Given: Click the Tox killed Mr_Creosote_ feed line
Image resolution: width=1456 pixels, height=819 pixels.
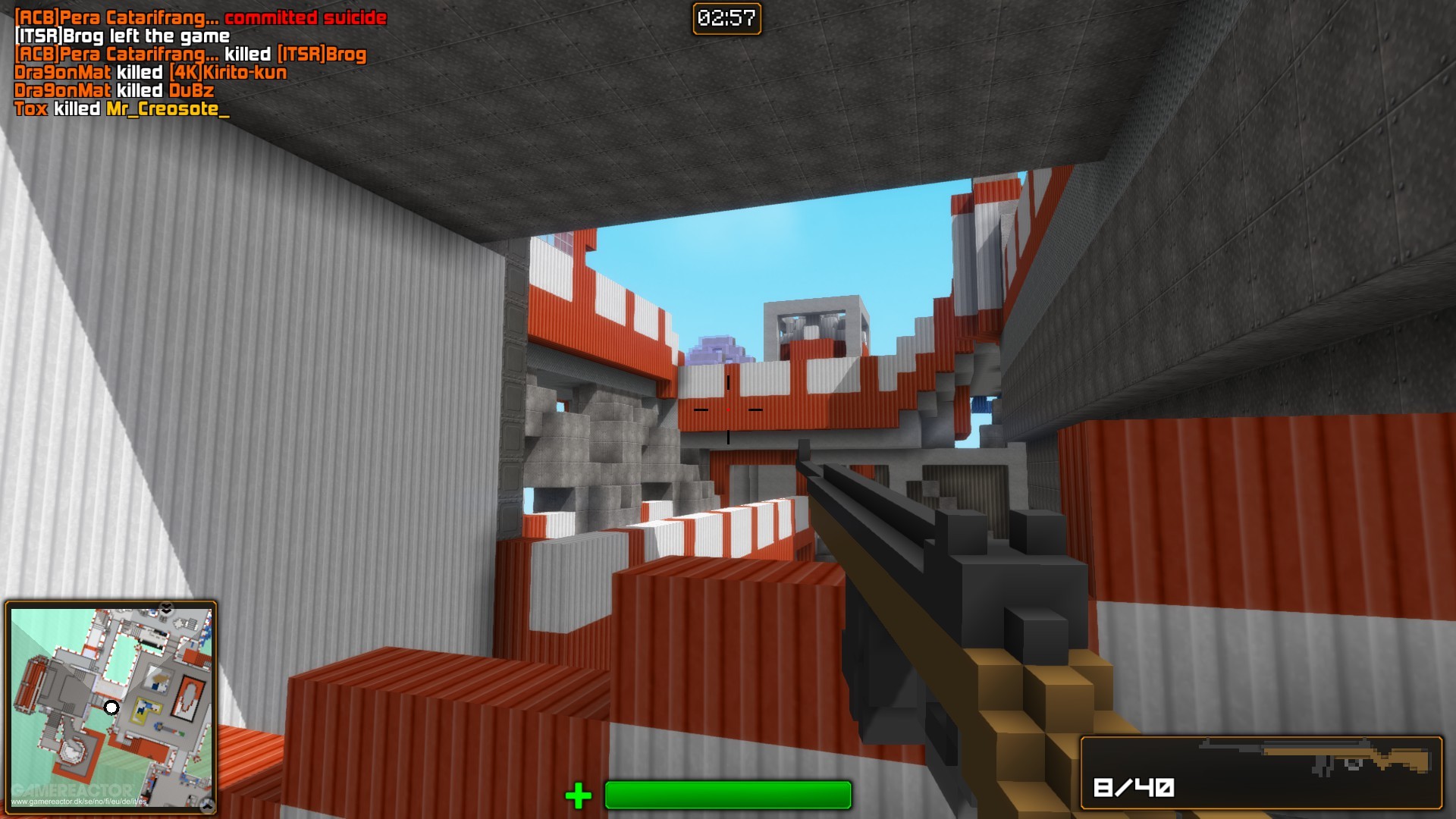Looking at the screenshot, I should (121, 110).
